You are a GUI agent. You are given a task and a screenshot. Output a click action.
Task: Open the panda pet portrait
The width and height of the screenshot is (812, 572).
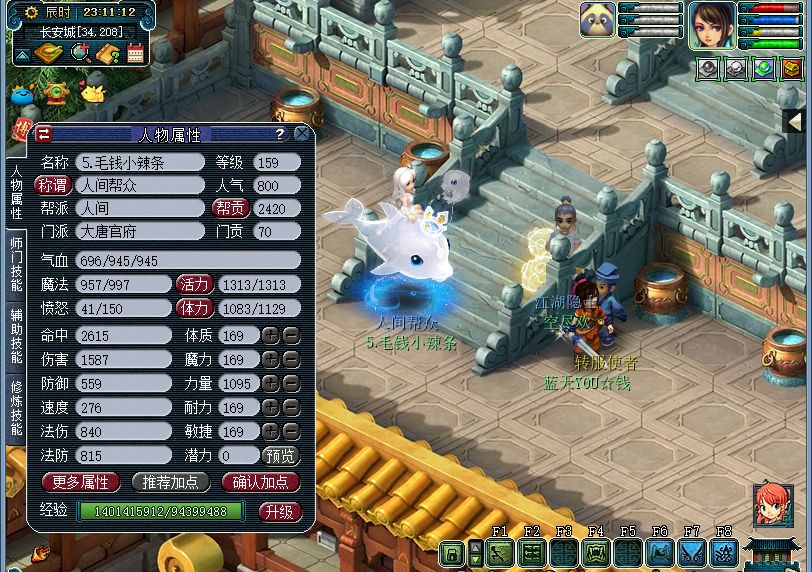tap(597, 19)
